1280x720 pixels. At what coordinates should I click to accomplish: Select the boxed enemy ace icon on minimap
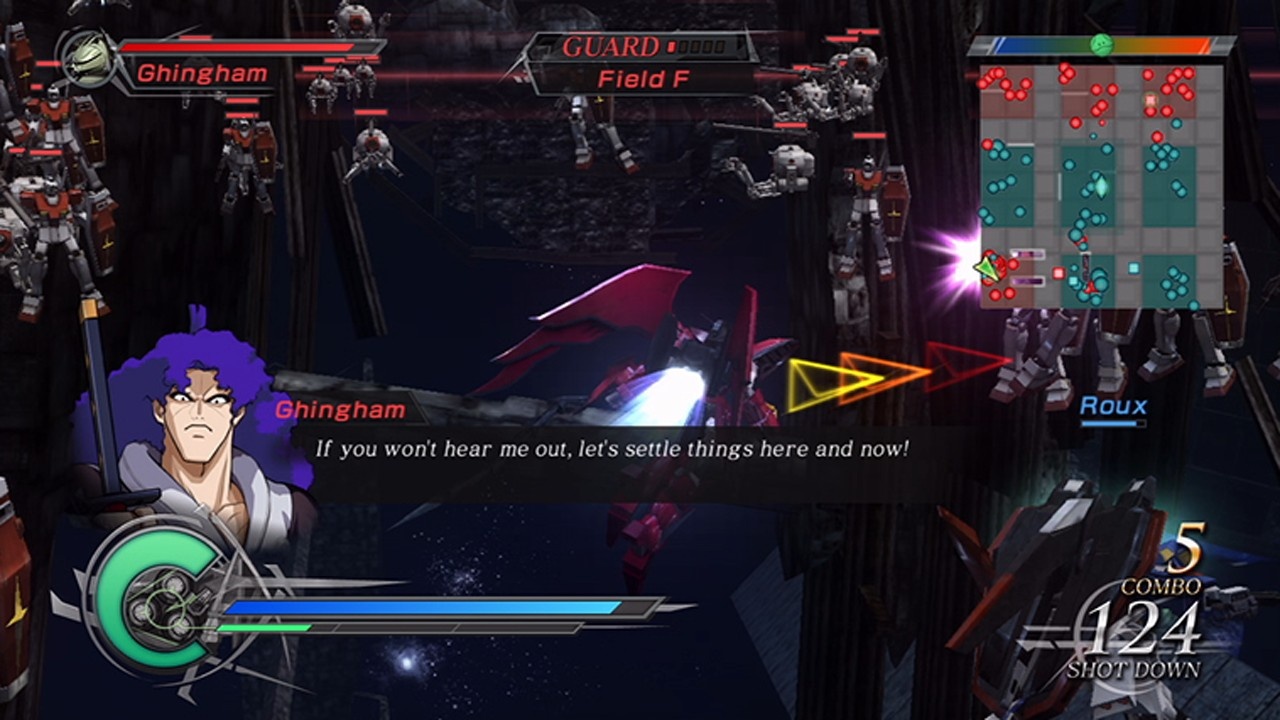[x=1149, y=99]
